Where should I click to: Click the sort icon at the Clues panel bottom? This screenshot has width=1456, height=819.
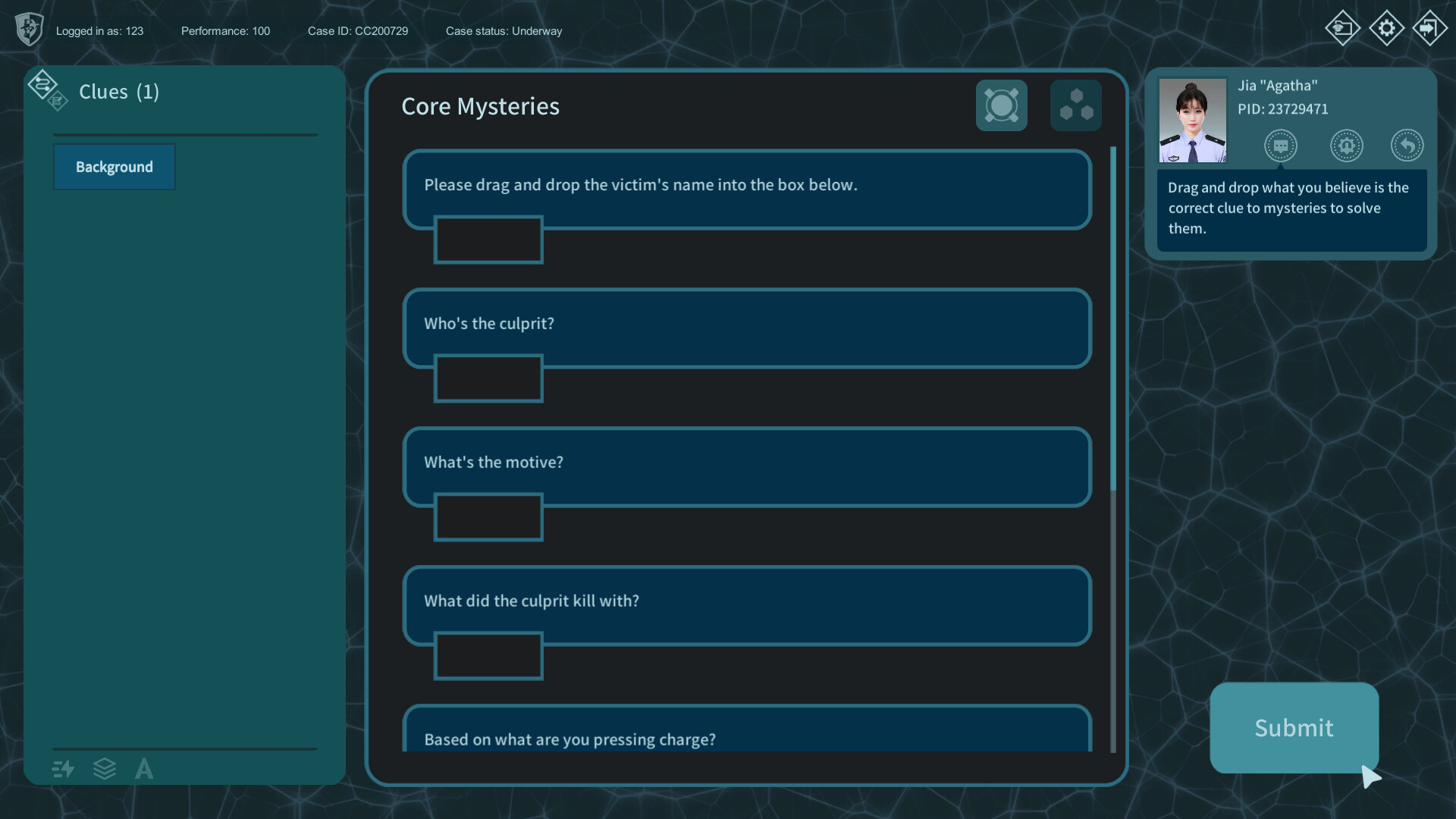[x=62, y=769]
